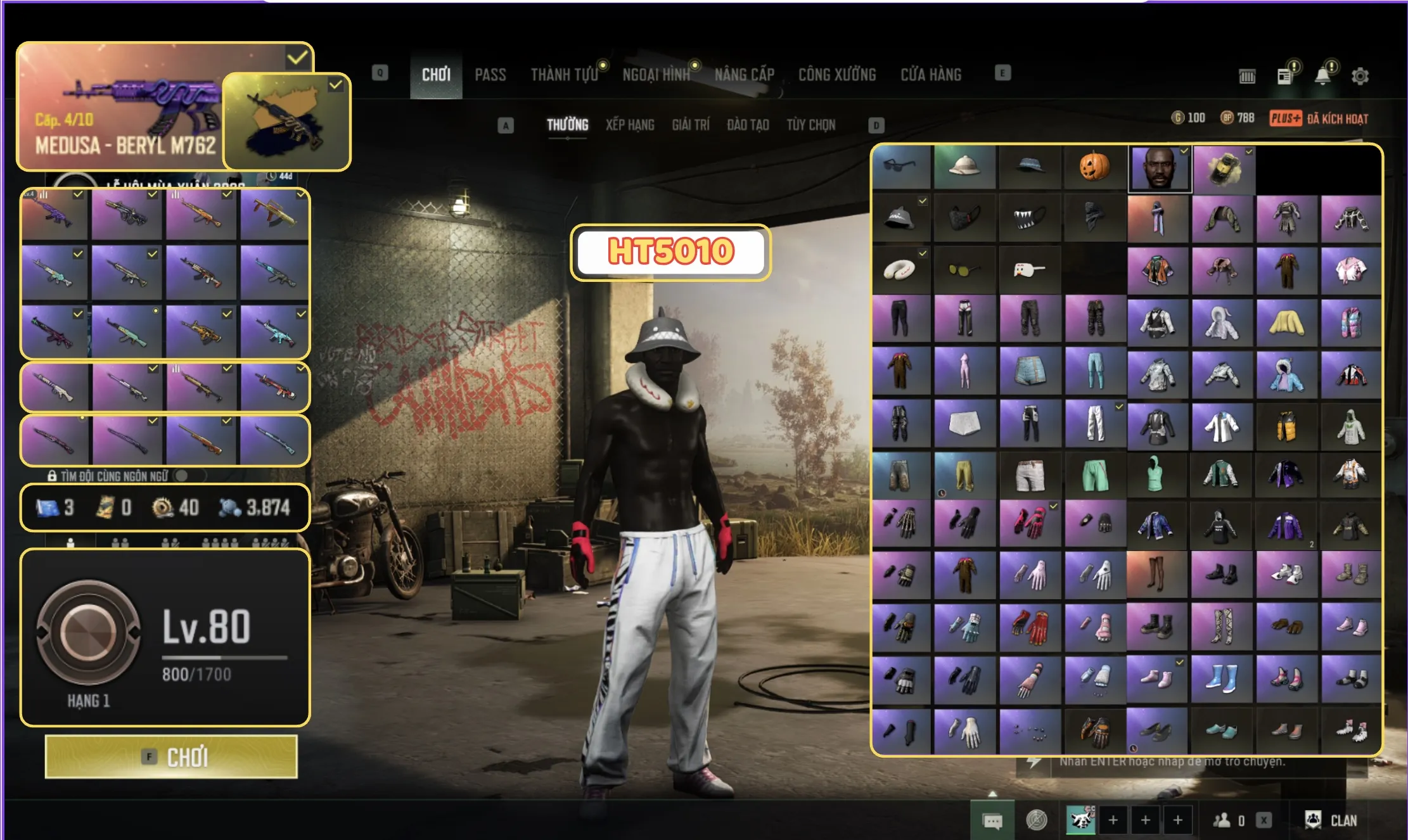The image size is (1408, 840).
Task: Open the chat speech bubble button
Action: click(992, 821)
